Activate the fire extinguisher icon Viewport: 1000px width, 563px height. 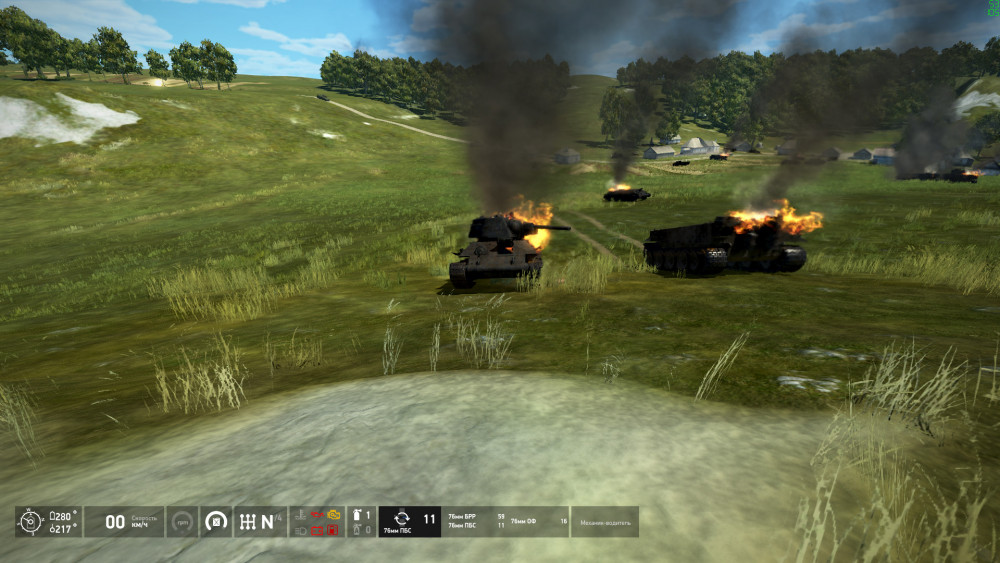tap(356, 514)
